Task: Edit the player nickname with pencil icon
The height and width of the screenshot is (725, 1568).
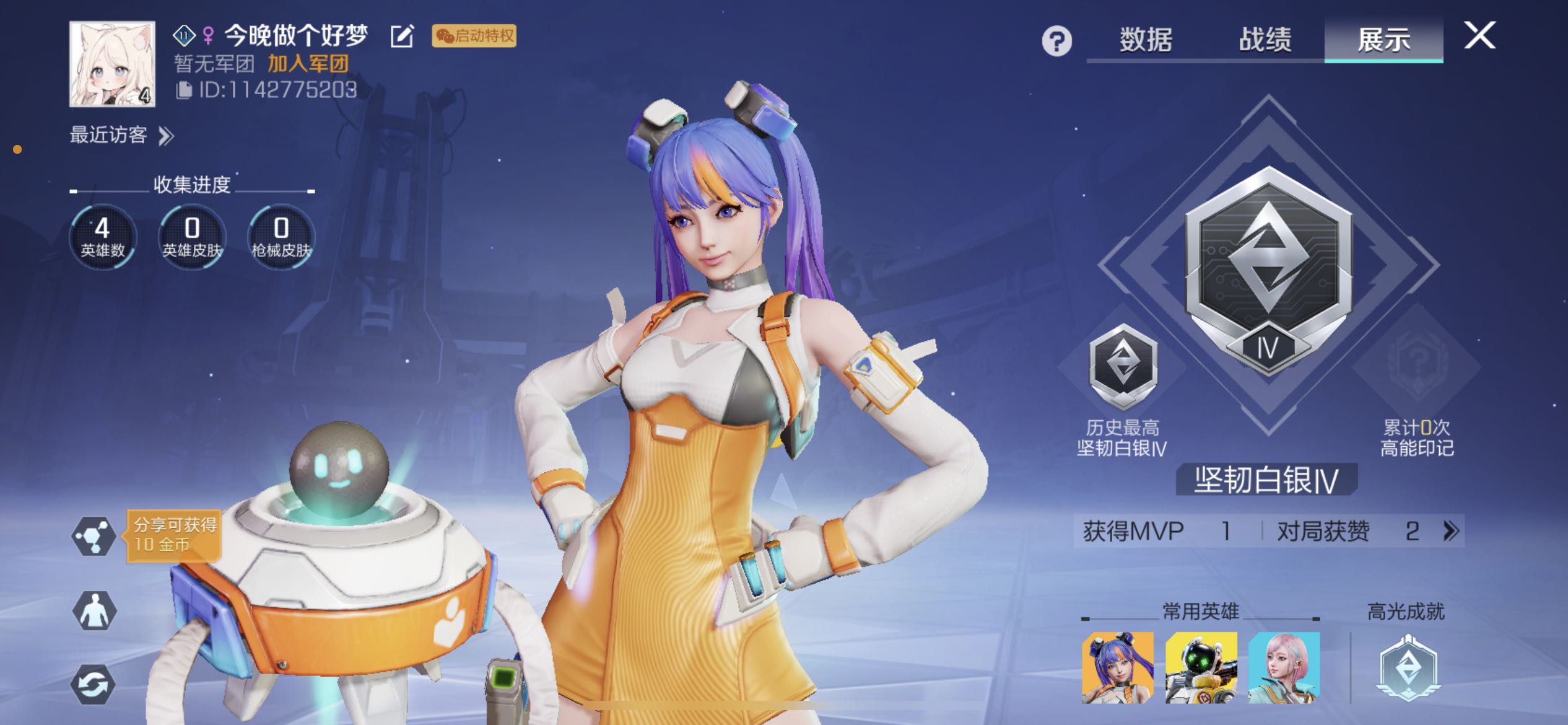Action: coord(402,36)
